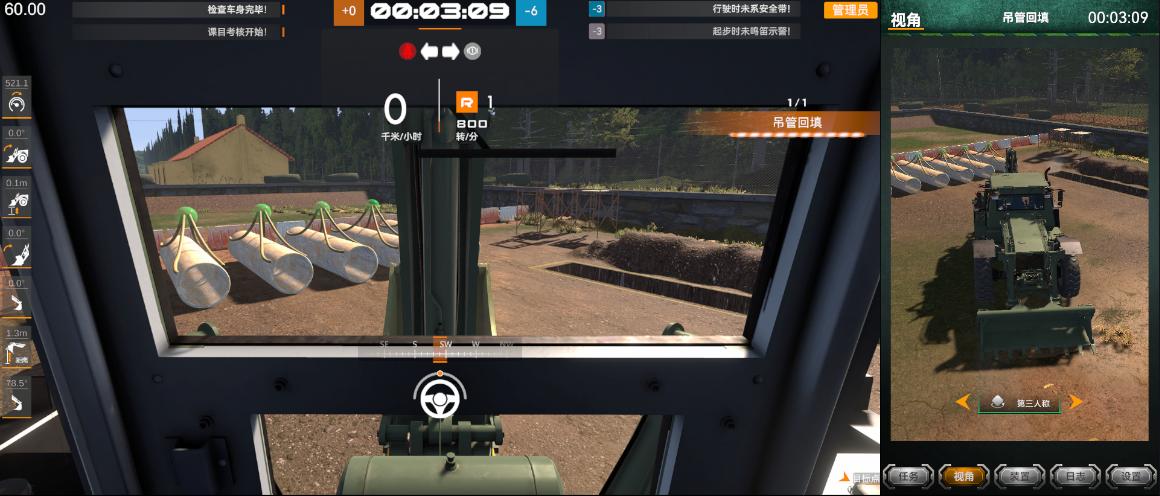Select the 视角 (View) tab
1160x496 pixels.
(x=964, y=477)
